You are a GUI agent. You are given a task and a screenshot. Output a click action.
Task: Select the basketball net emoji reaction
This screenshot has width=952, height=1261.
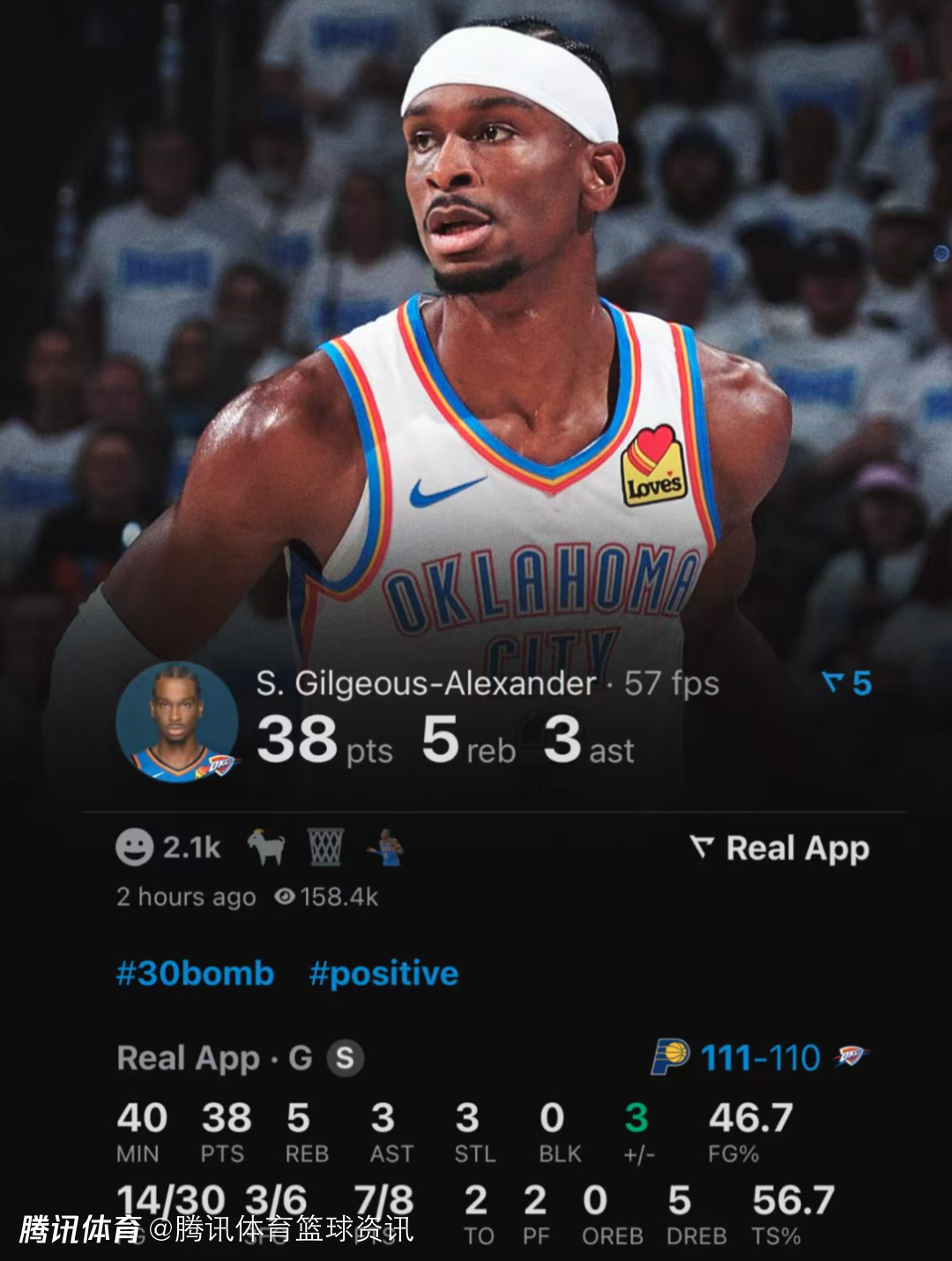tap(325, 847)
